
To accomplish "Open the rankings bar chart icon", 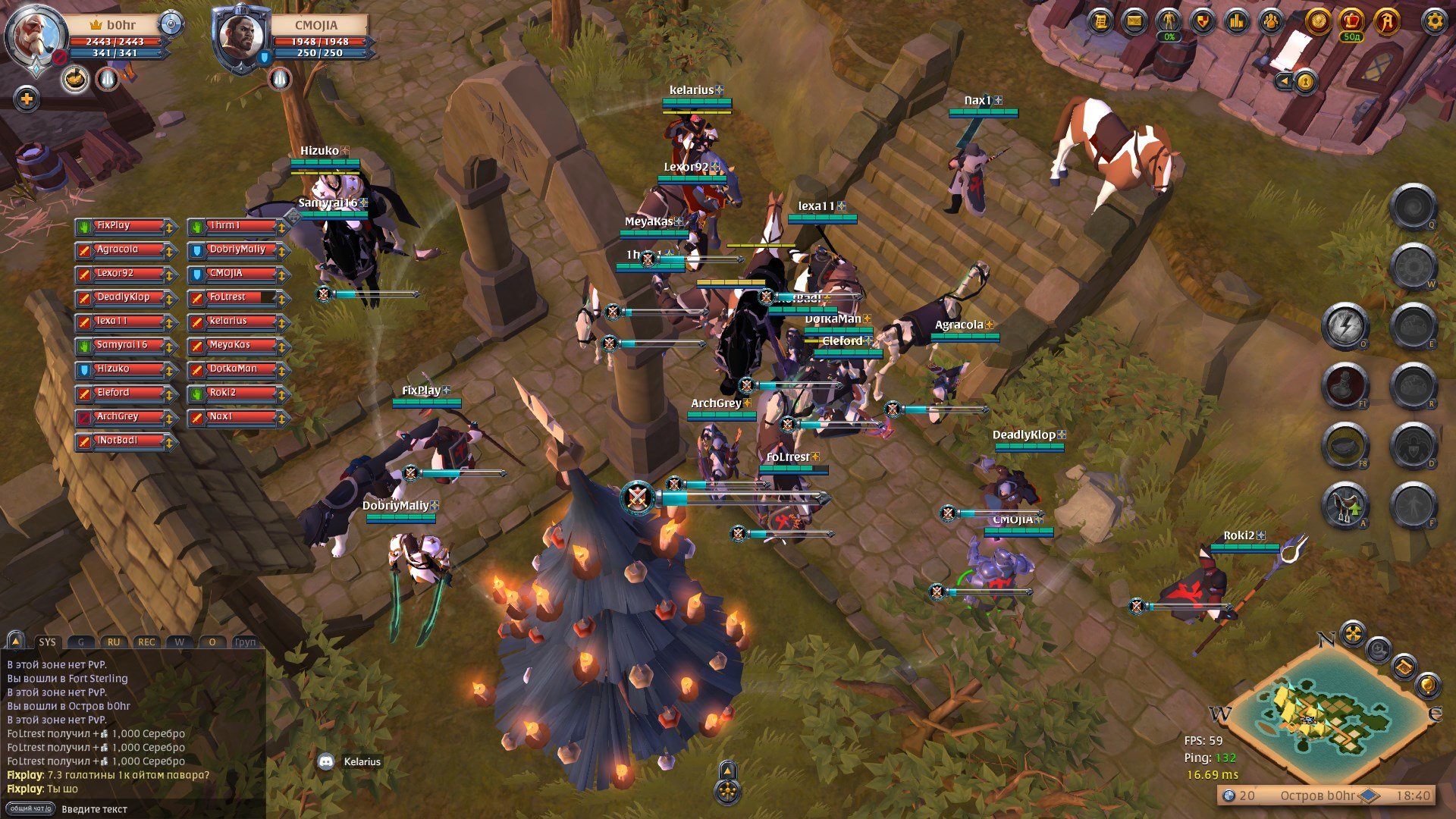I will click(x=1237, y=21).
